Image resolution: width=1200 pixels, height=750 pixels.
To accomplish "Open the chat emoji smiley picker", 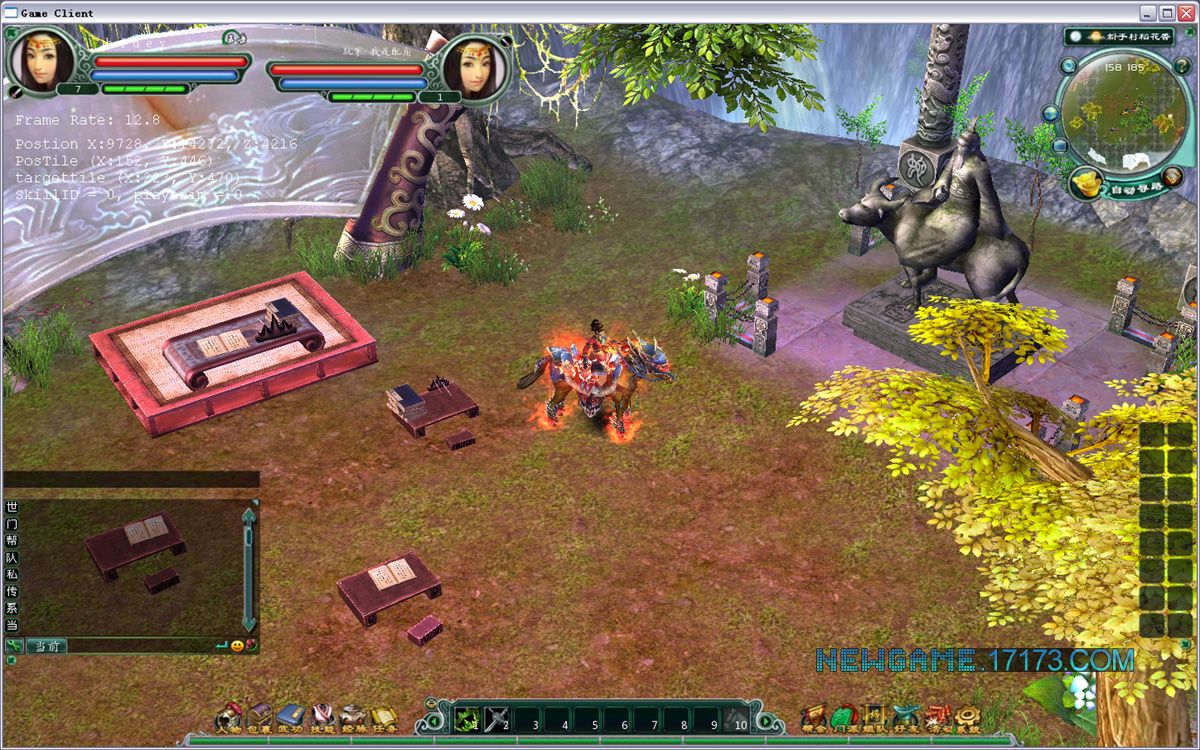I will (237, 646).
